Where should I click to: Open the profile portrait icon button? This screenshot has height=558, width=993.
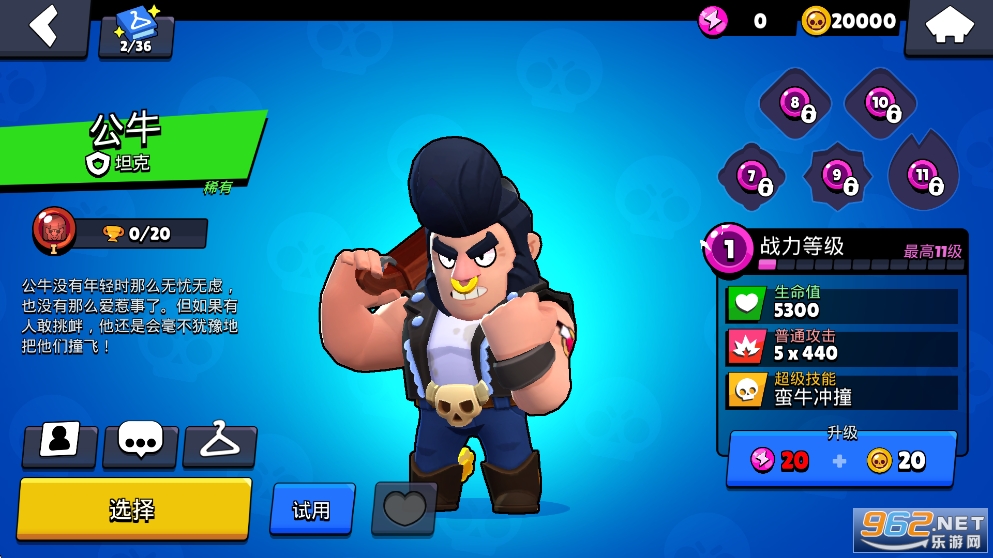coord(60,444)
